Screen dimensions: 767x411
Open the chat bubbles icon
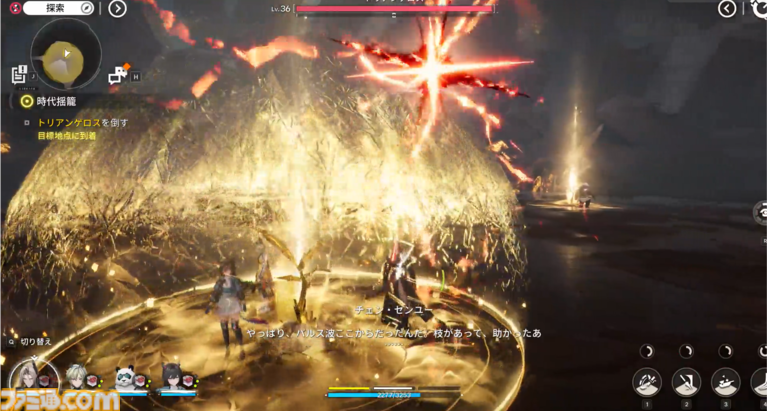click(x=118, y=73)
